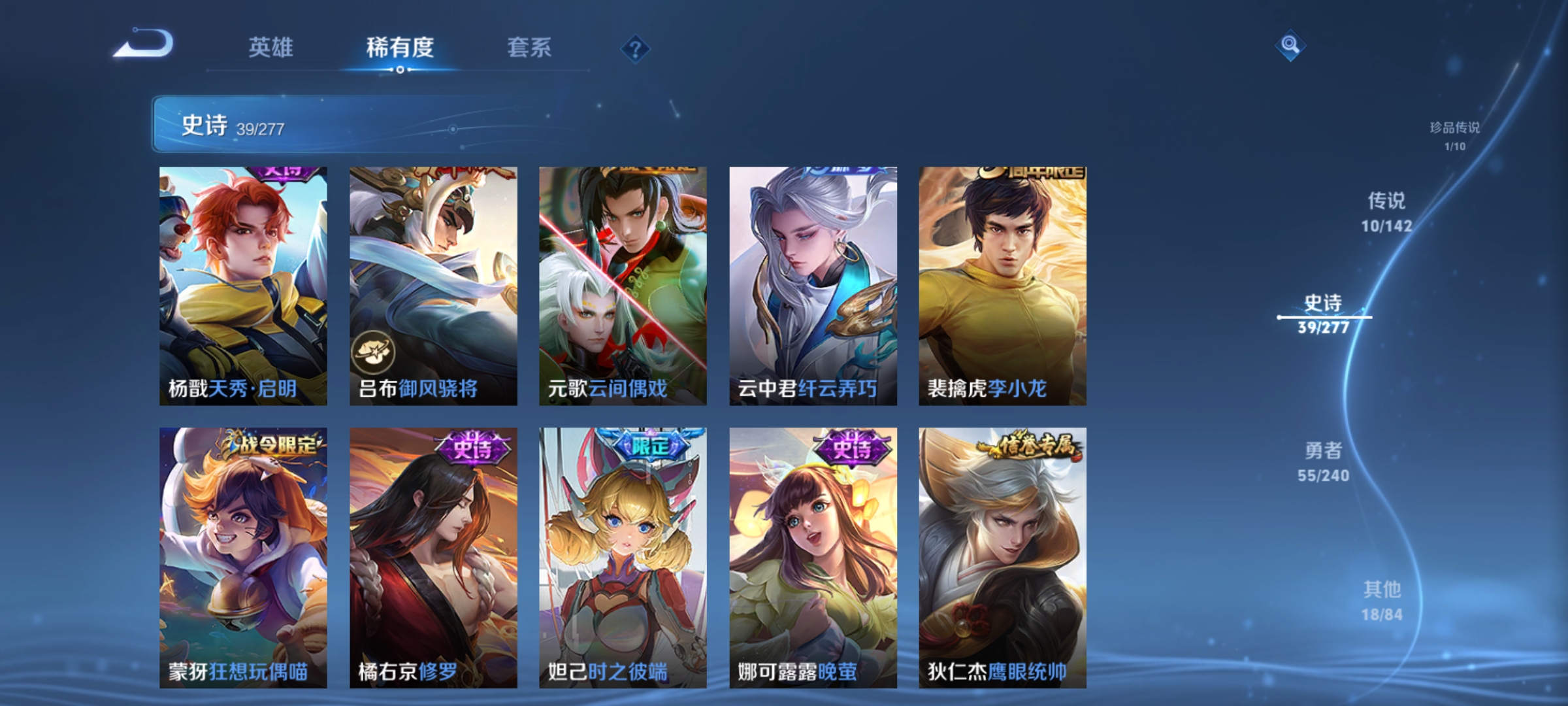Click the lotus badge on 吕布 skin card
Viewport: 1568px width, 706px height.
(374, 354)
